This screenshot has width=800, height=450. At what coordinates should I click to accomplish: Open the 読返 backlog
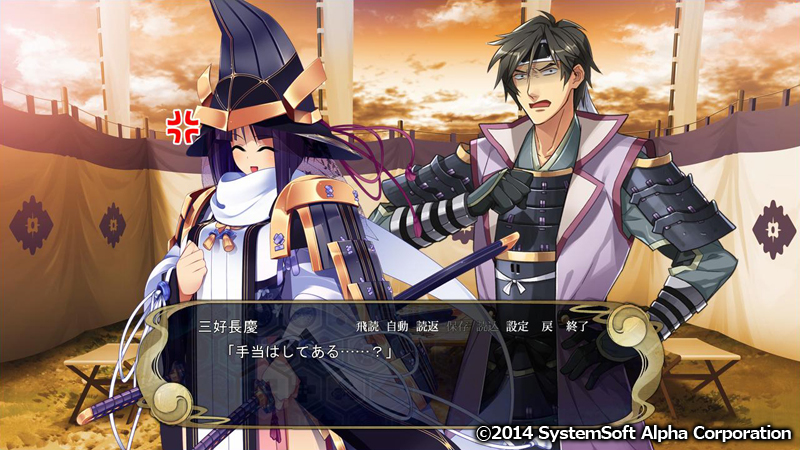427,326
